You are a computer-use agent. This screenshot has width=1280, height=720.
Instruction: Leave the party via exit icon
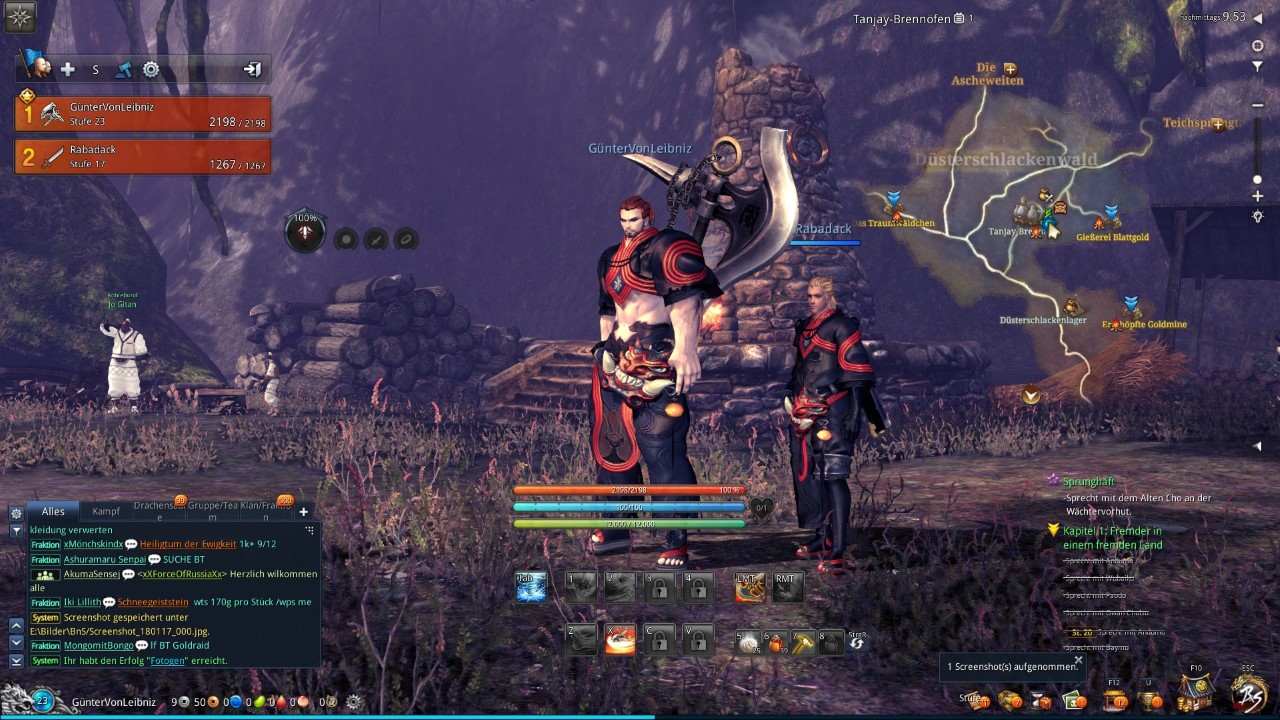[x=252, y=69]
